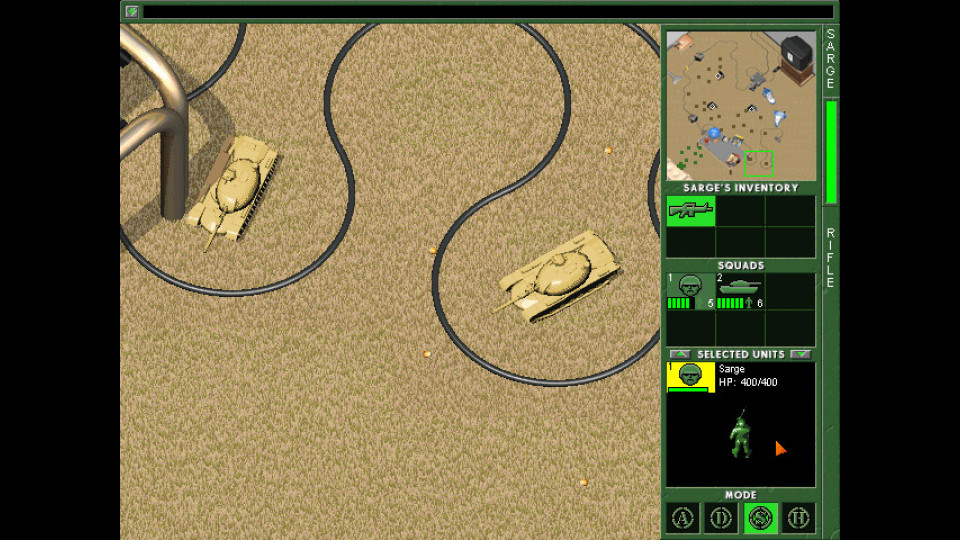Select the rifle in Sarge's inventory

point(690,210)
